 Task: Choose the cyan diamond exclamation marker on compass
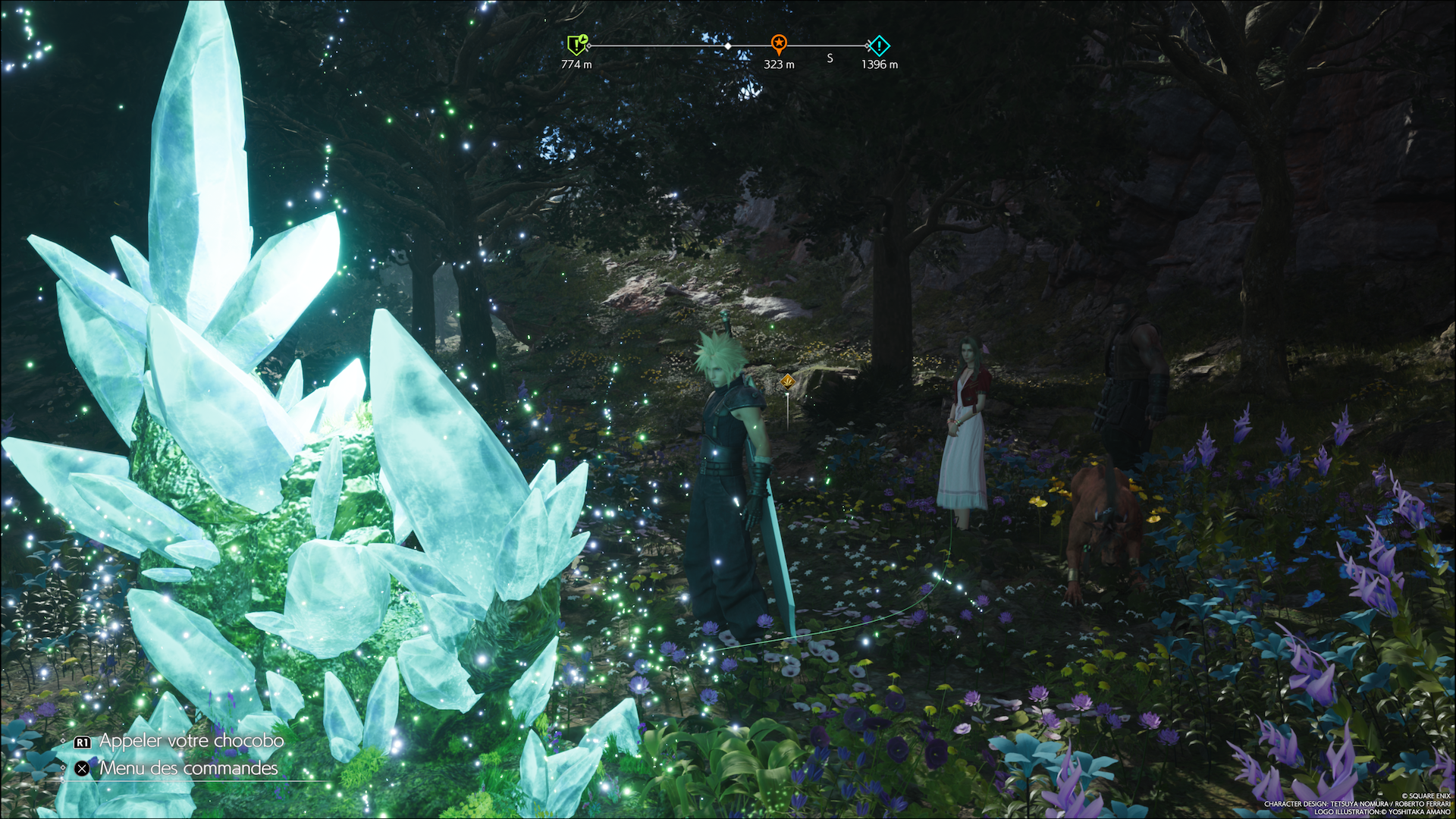click(878, 45)
